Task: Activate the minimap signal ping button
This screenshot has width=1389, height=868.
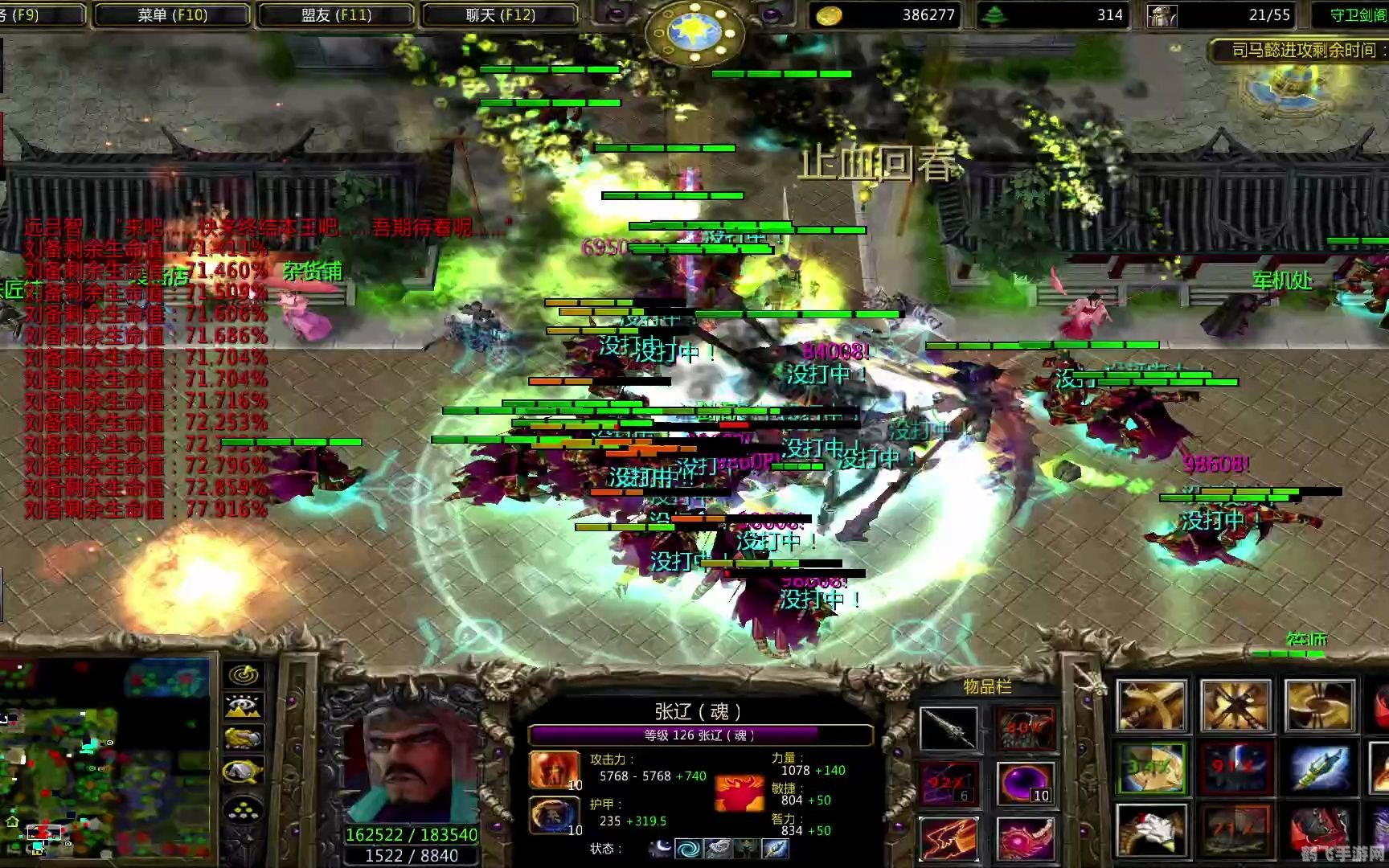Action: point(244,675)
